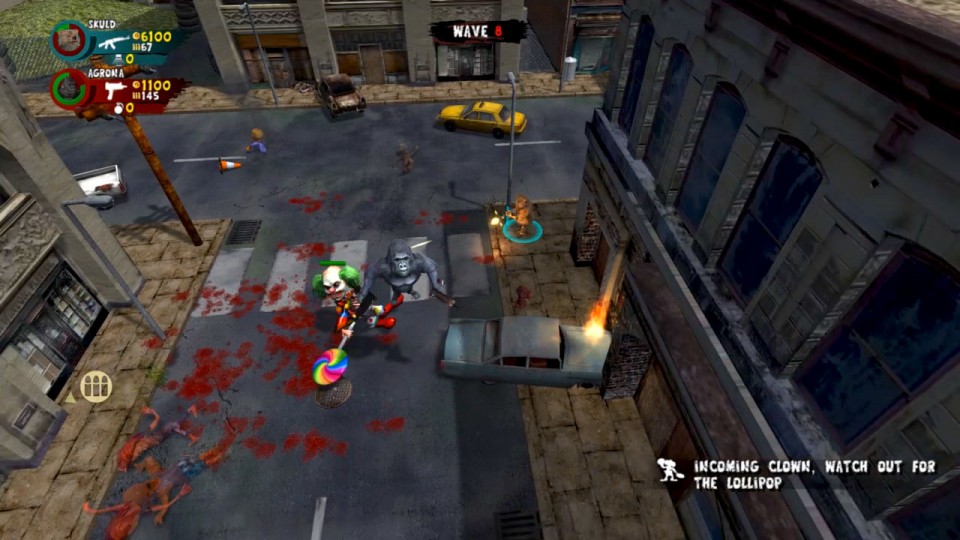Select Agrona's submachine gun weapon icon
This screenshot has width=960, height=540.
pos(115,91)
